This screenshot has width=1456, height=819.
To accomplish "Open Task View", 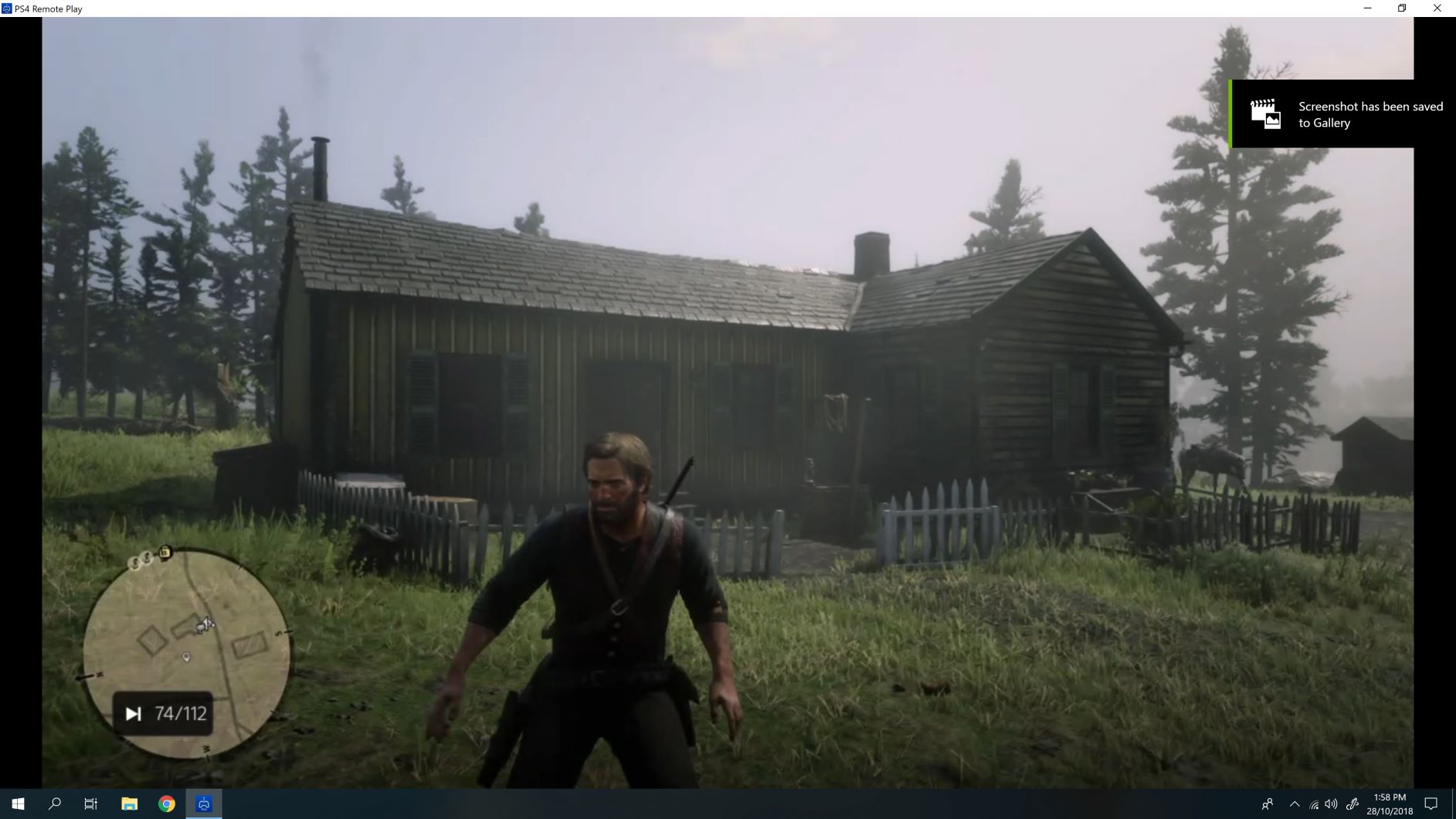I will click(90, 804).
